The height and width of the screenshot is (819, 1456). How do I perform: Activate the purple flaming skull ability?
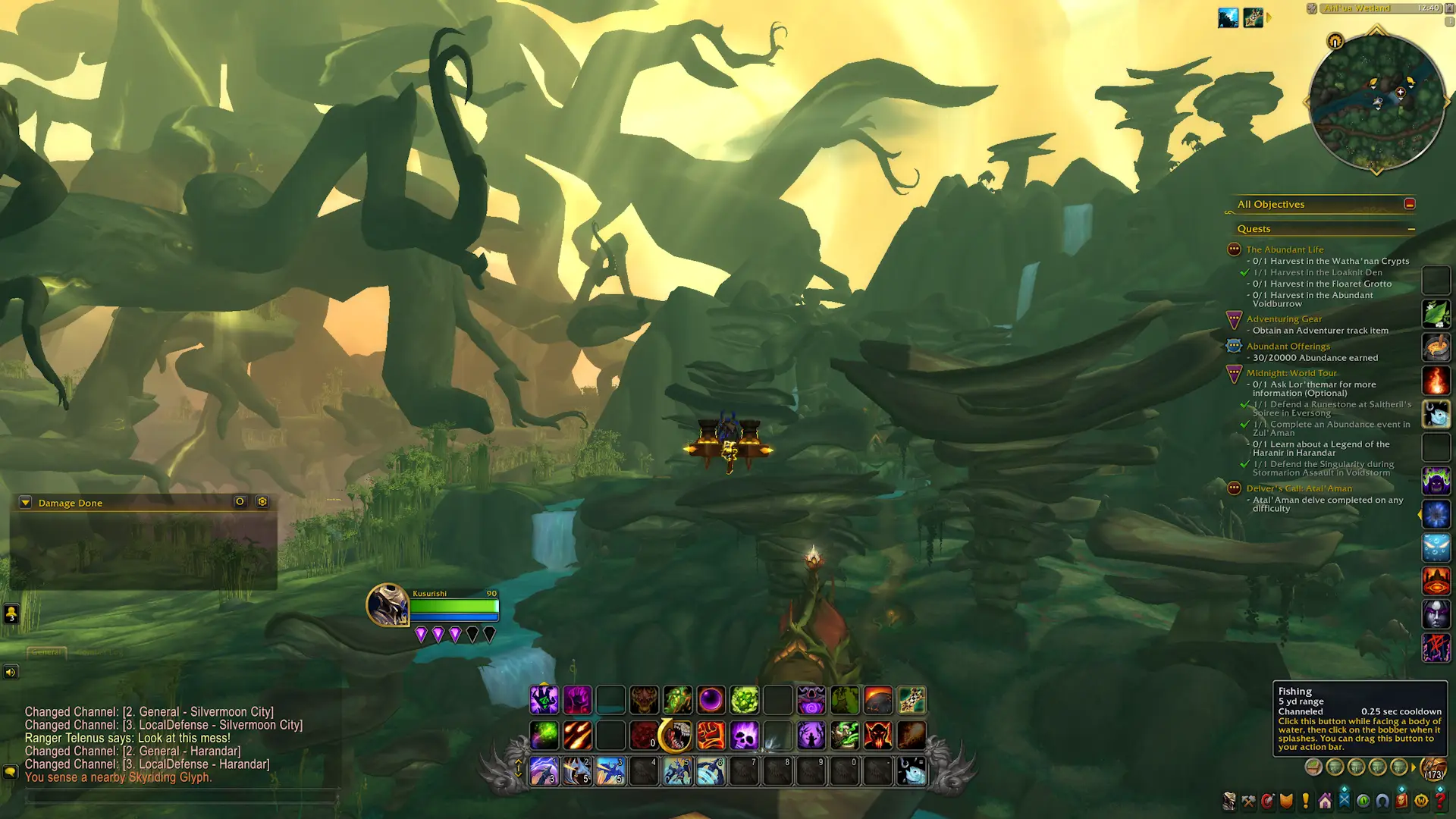point(745,735)
